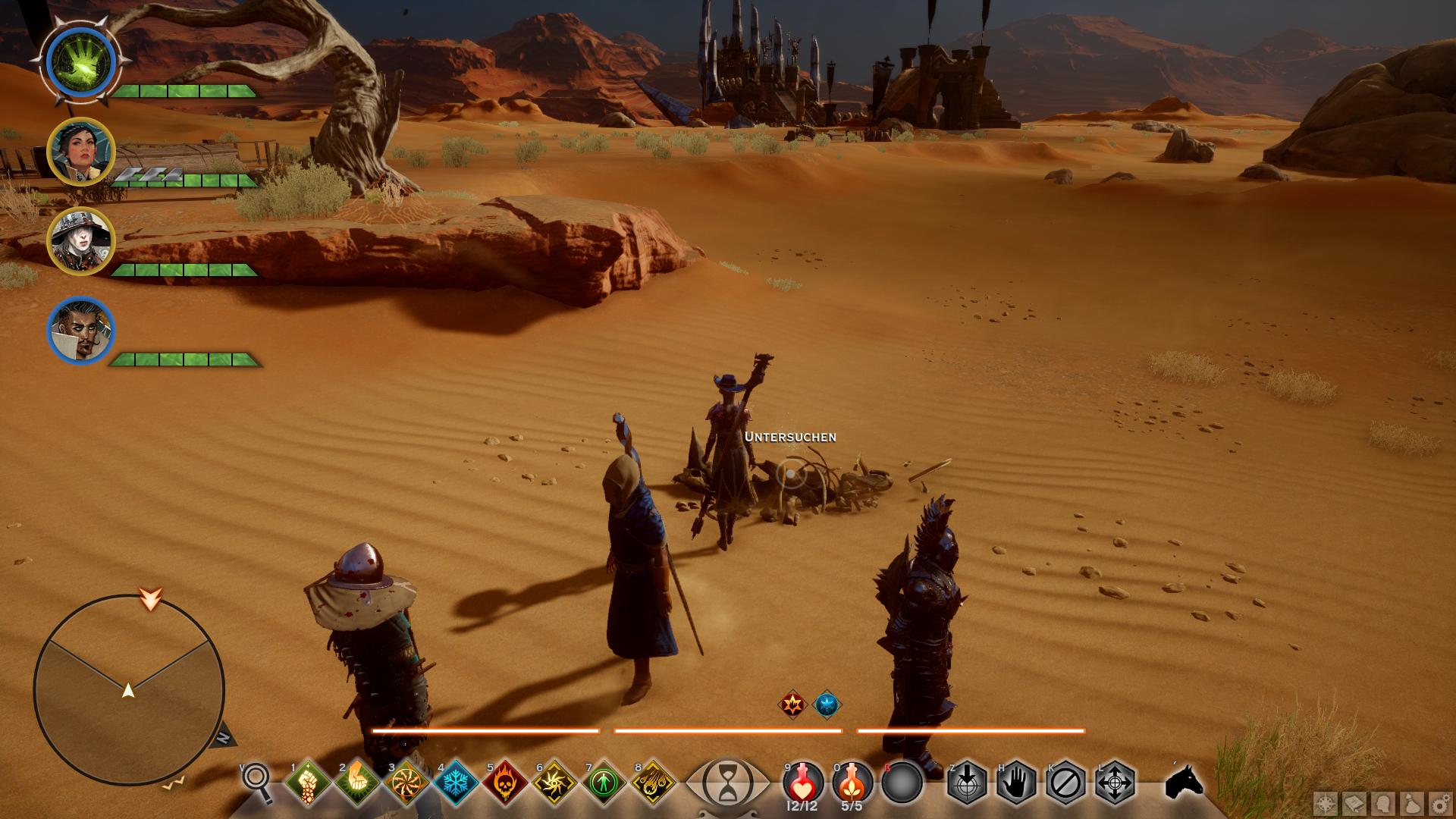Cast the falling meteors ability
This screenshot has height=819, width=1456.
[653, 783]
